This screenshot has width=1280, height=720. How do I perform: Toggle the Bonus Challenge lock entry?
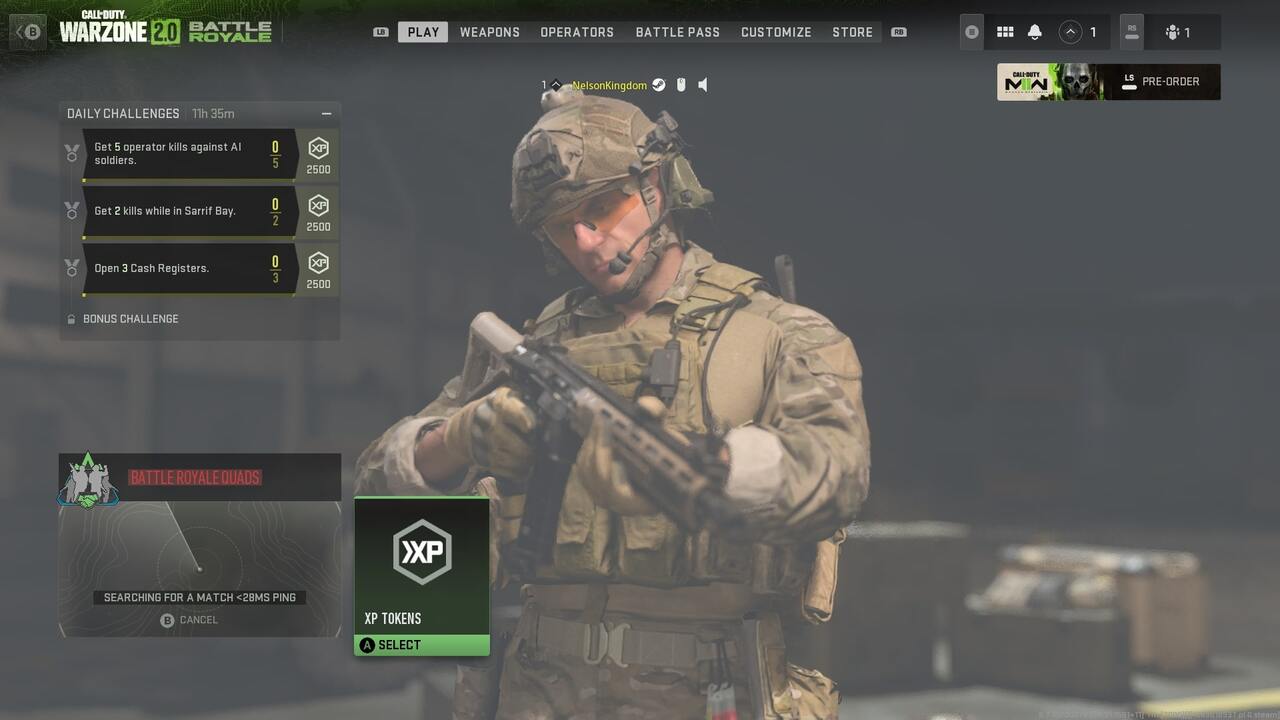click(130, 318)
